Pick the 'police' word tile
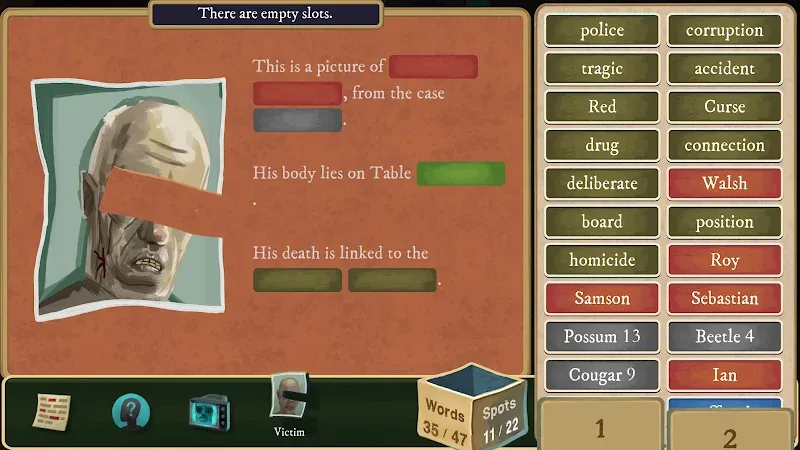This screenshot has height=450, width=800. point(602,30)
